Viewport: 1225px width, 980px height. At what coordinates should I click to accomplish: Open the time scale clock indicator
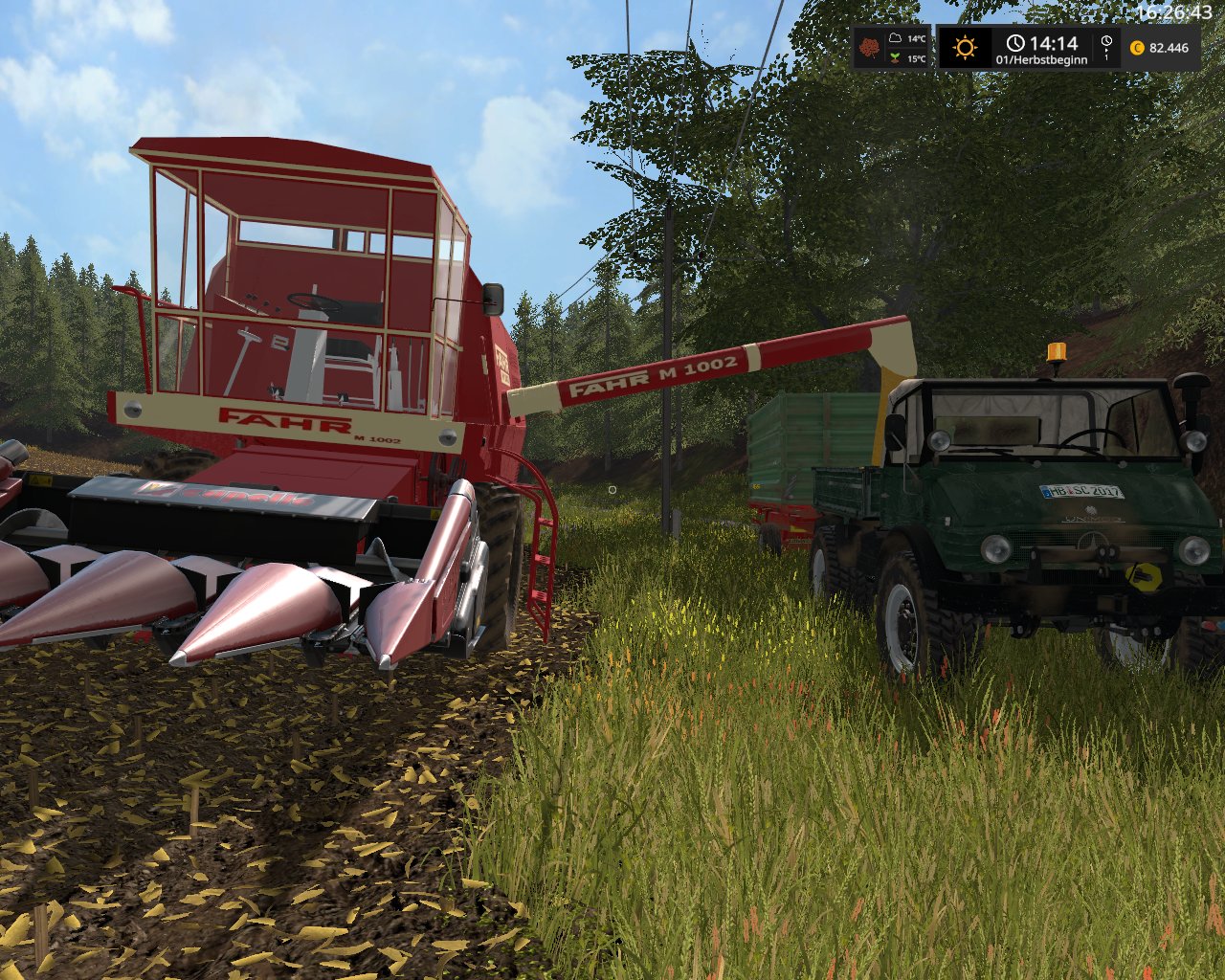click(x=1106, y=46)
